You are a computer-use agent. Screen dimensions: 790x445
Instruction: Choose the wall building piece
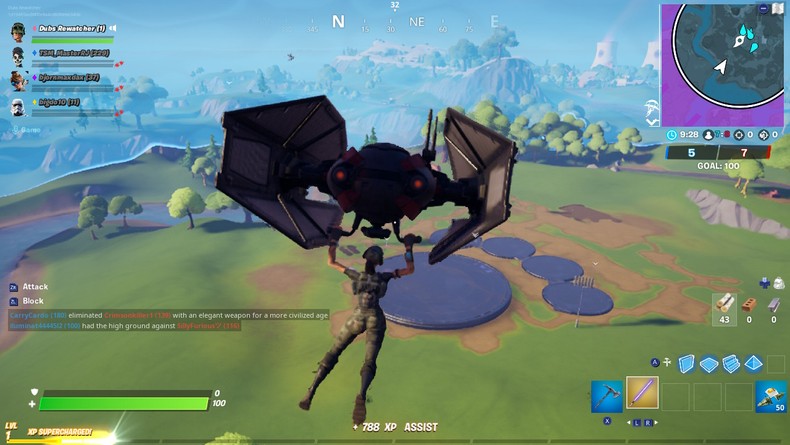[x=686, y=363]
